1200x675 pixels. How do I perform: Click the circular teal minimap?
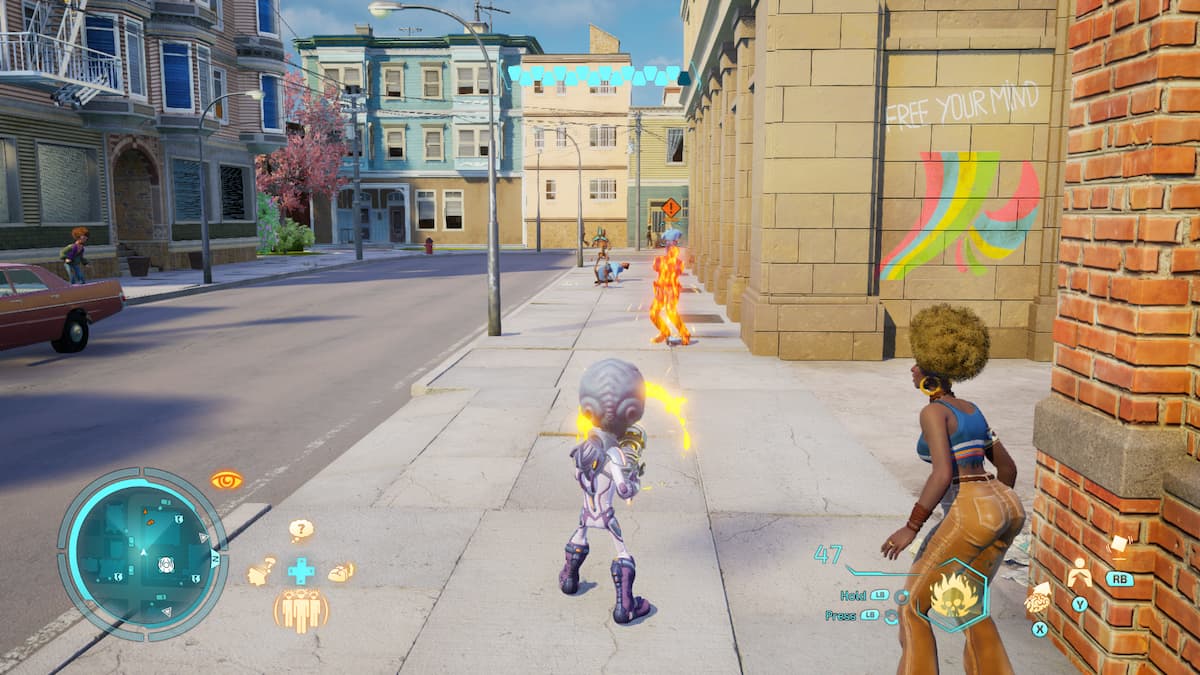coord(142,553)
